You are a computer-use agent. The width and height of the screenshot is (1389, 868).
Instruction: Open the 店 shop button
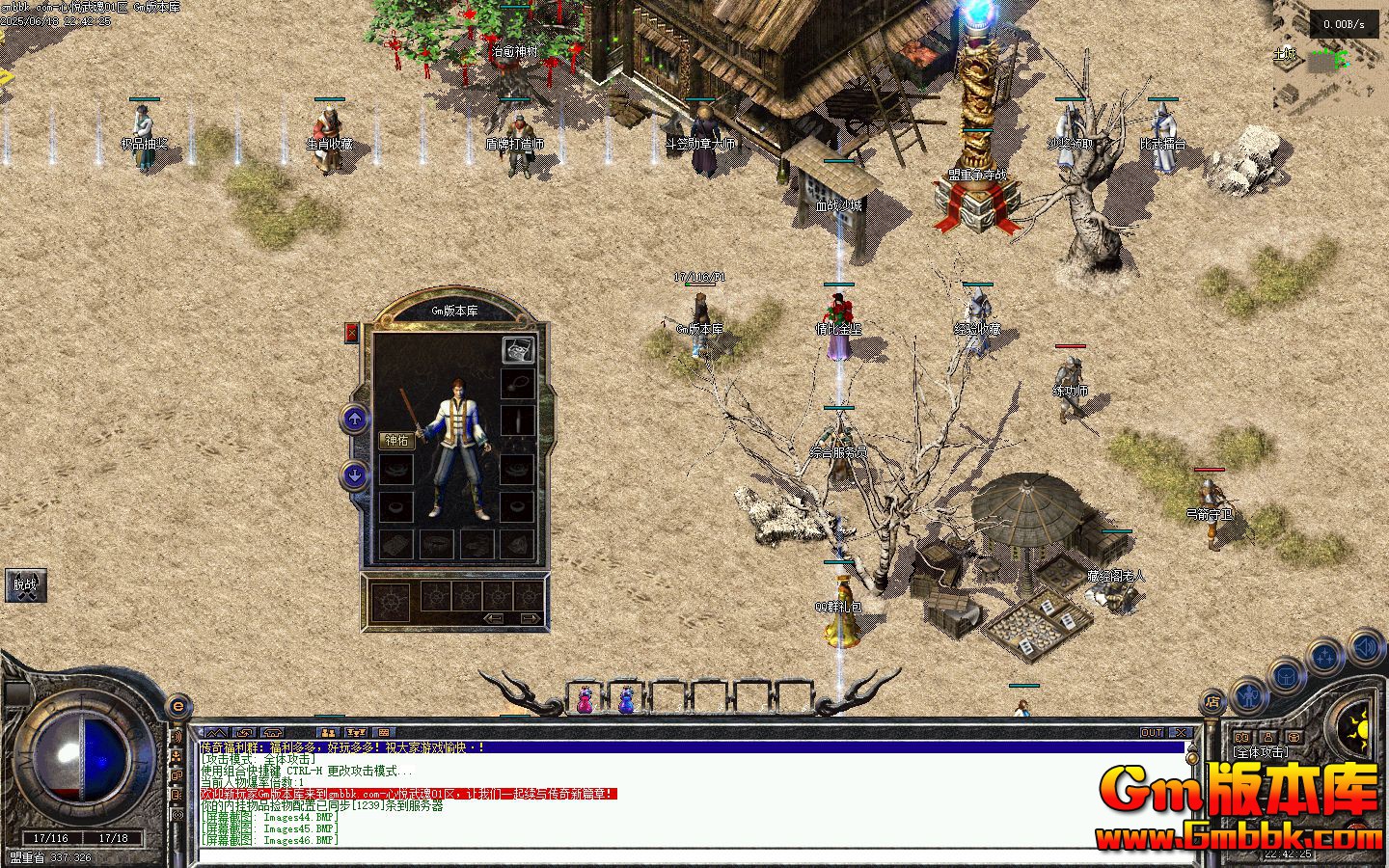click(x=1213, y=701)
